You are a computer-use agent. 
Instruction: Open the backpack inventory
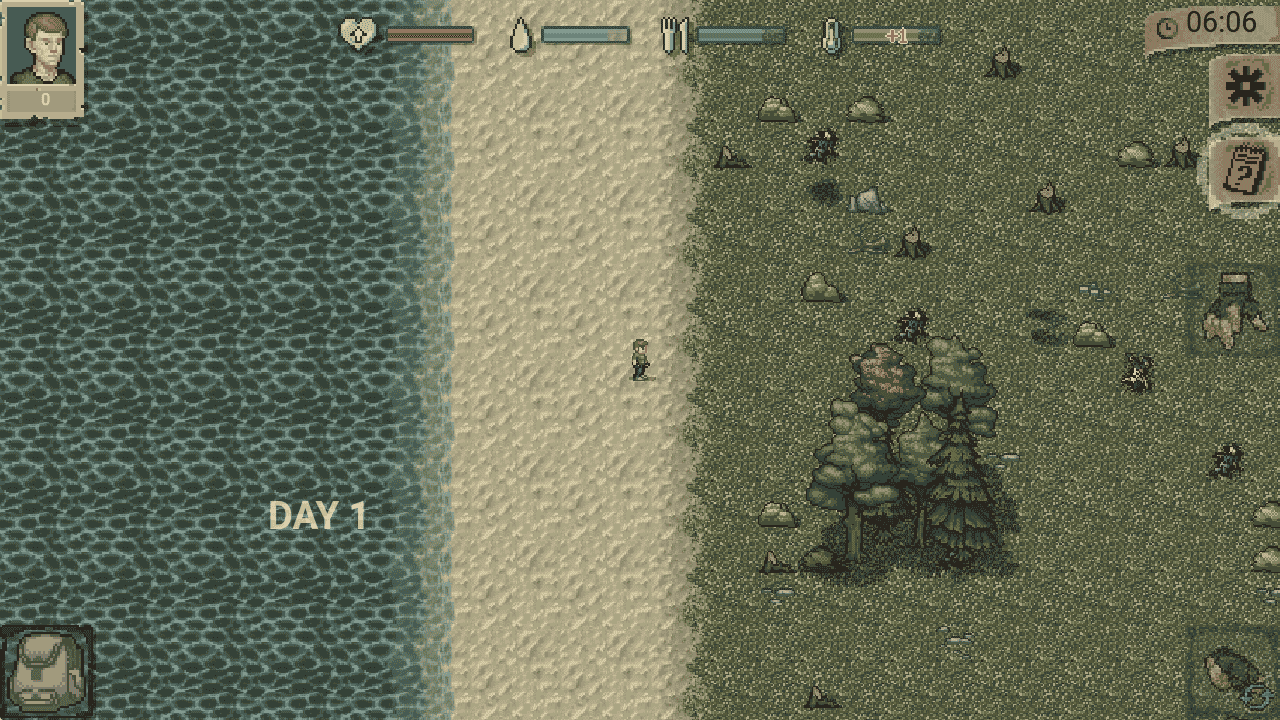point(46,672)
